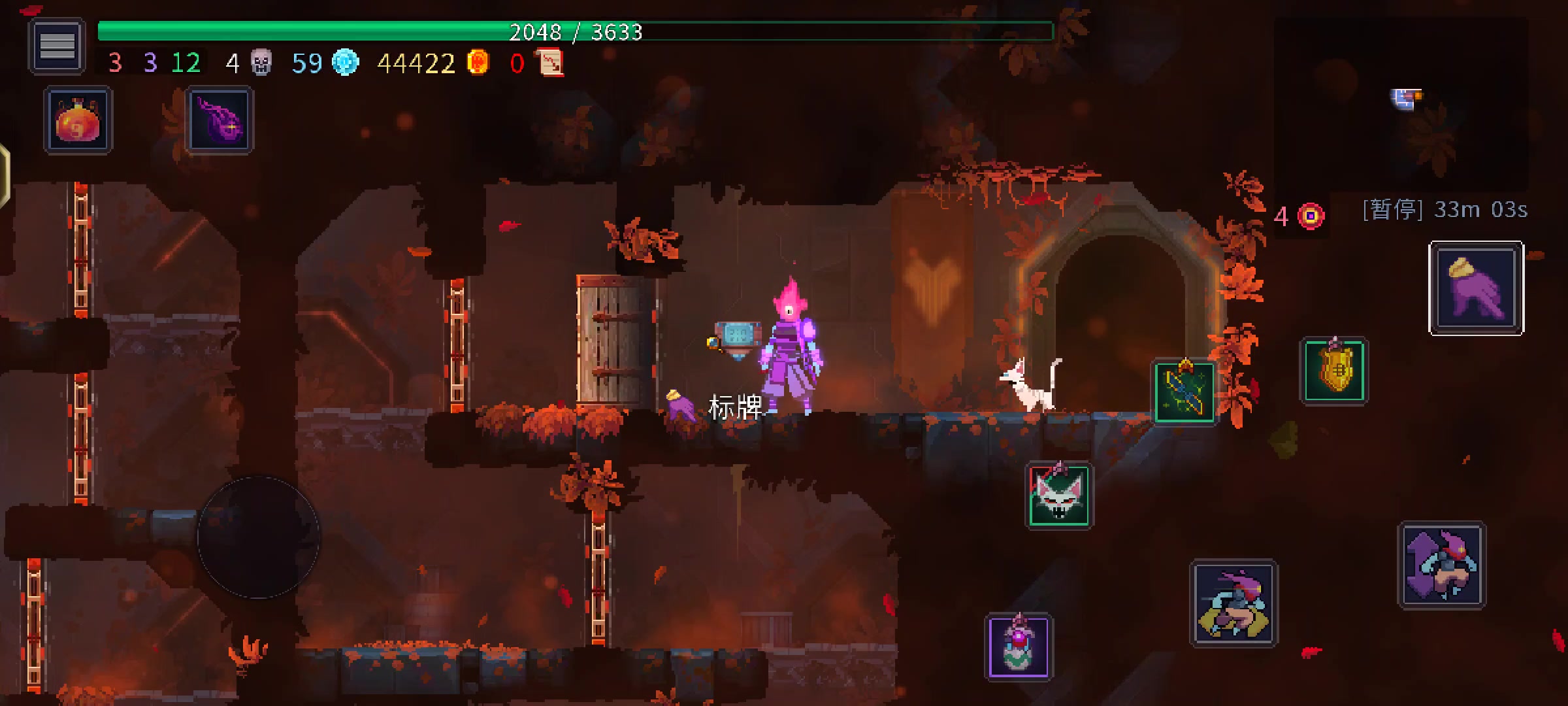This screenshot has height=706, width=1568.
Task: Use the golden shield slot
Action: pos(1333,371)
